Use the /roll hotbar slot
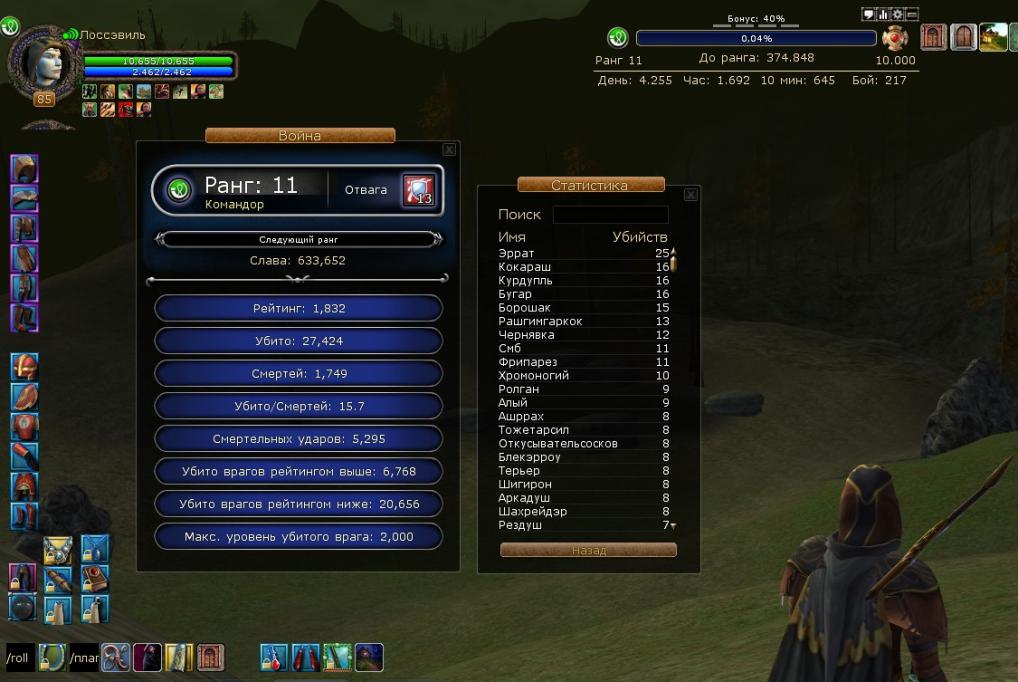 coord(18,658)
